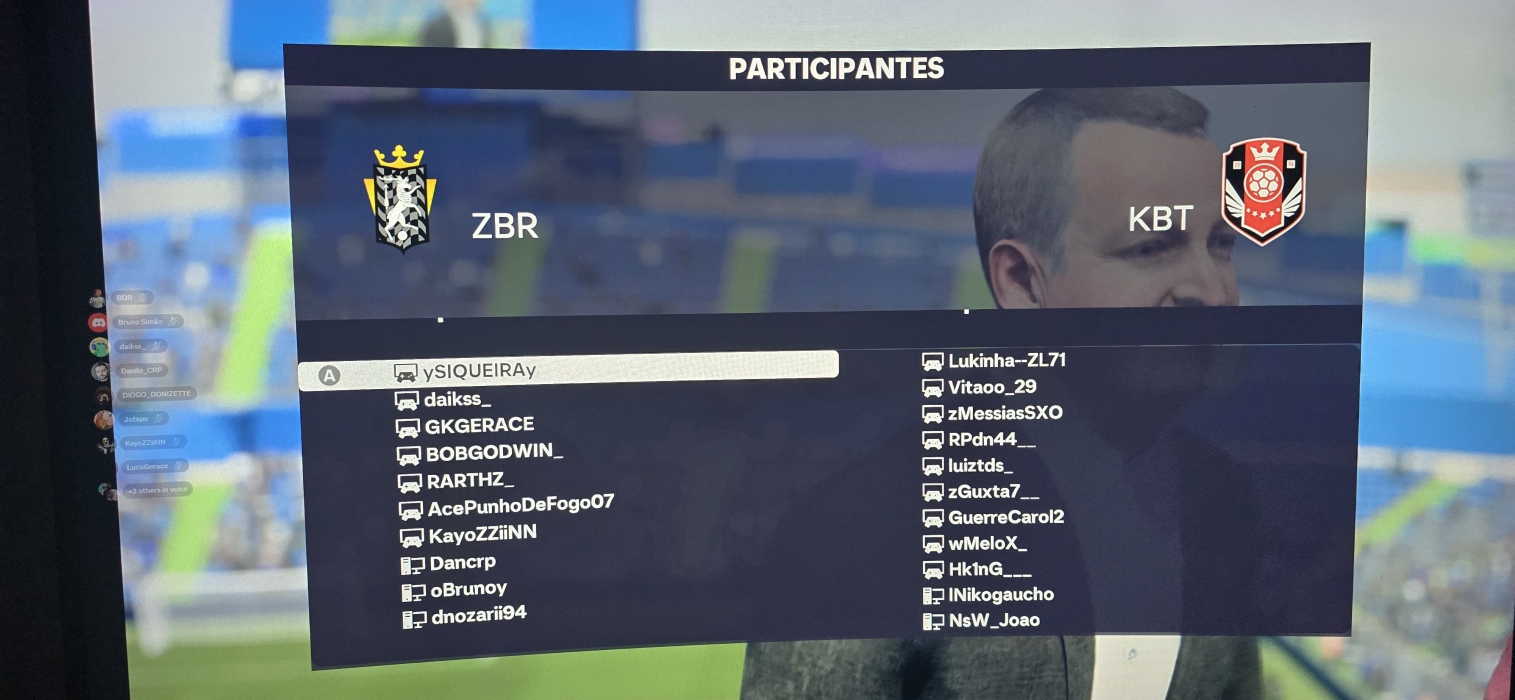Image resolution: width=1515 pixels, height=700 pixels.
Task: Select GKGERACE from the participants
Action: (x=479, y=426)
